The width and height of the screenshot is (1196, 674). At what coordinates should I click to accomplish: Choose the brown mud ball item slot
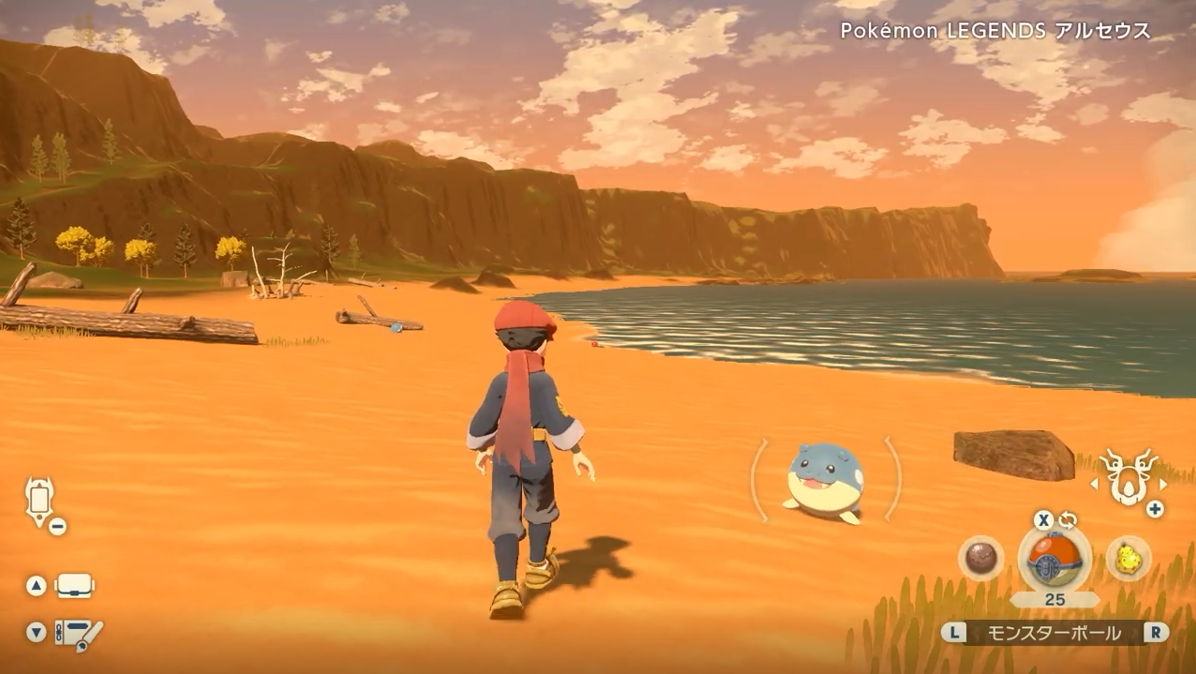980,558
